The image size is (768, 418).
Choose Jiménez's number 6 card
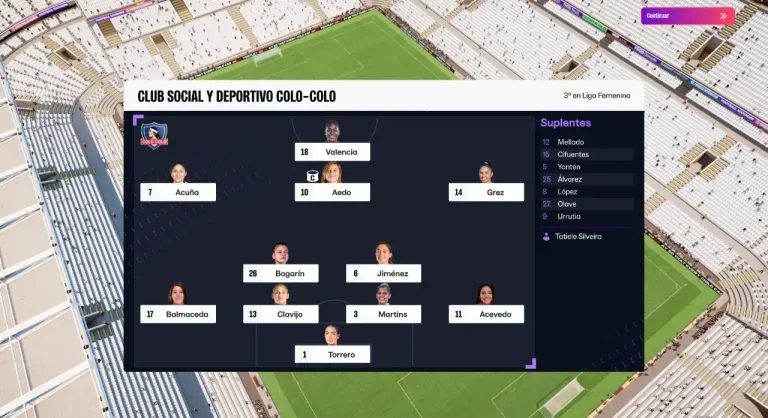[x=384, y=273]
